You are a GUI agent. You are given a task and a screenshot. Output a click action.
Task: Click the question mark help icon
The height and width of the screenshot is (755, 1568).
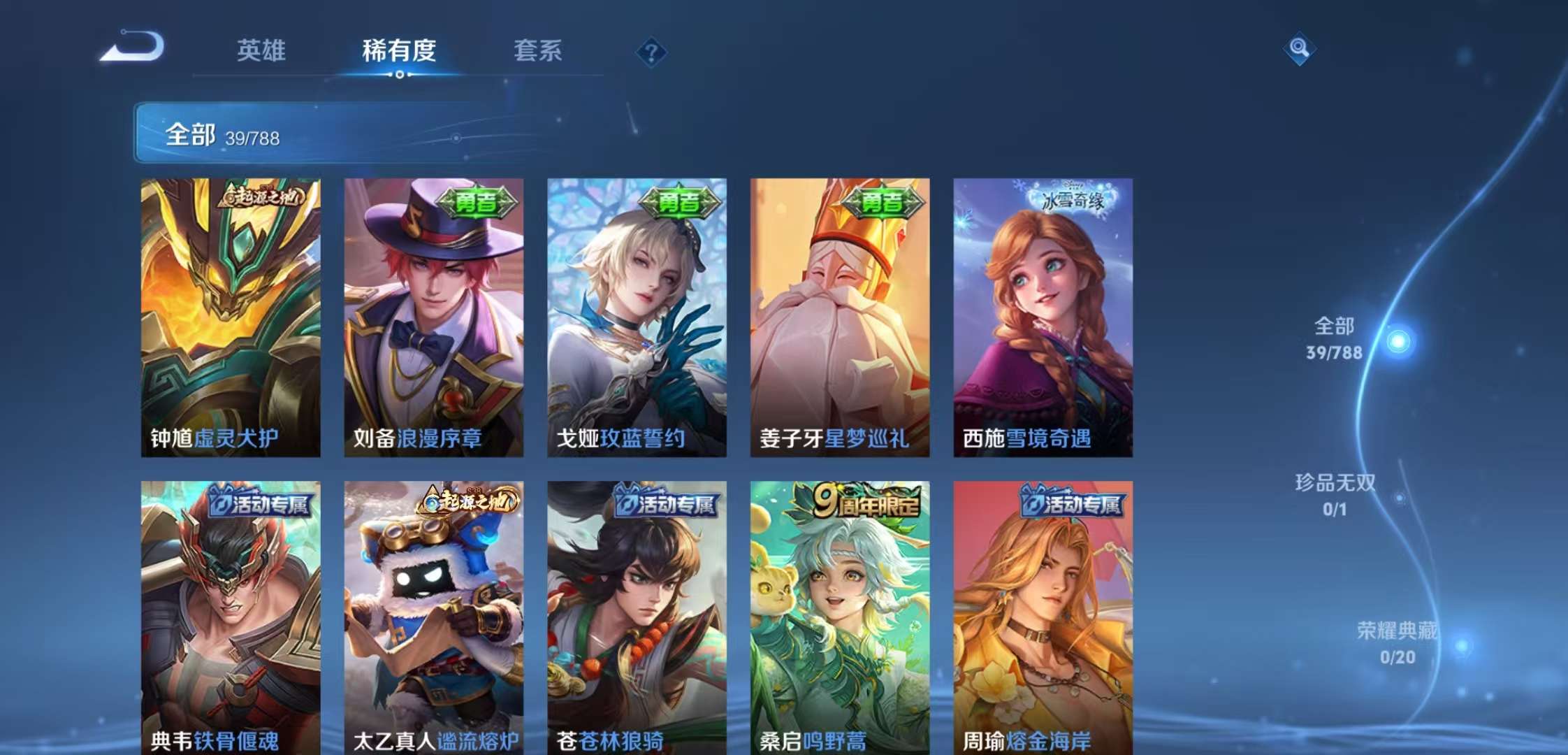[651, 50]
